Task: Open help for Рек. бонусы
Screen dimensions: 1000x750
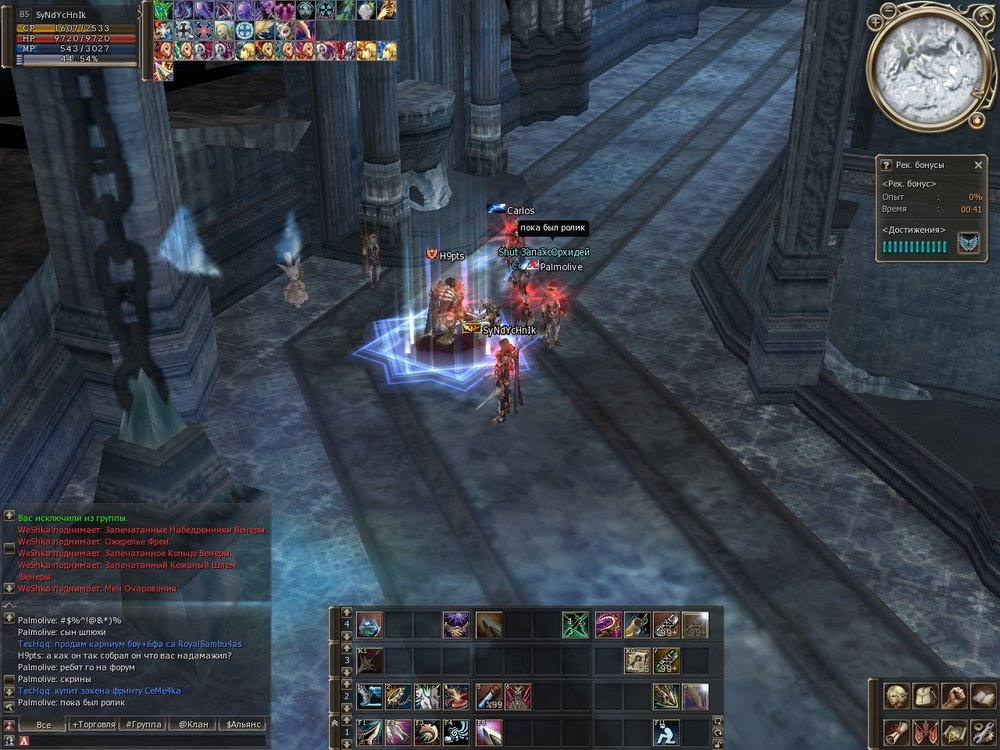Action: pyautogui.click(x=886, y=165)
